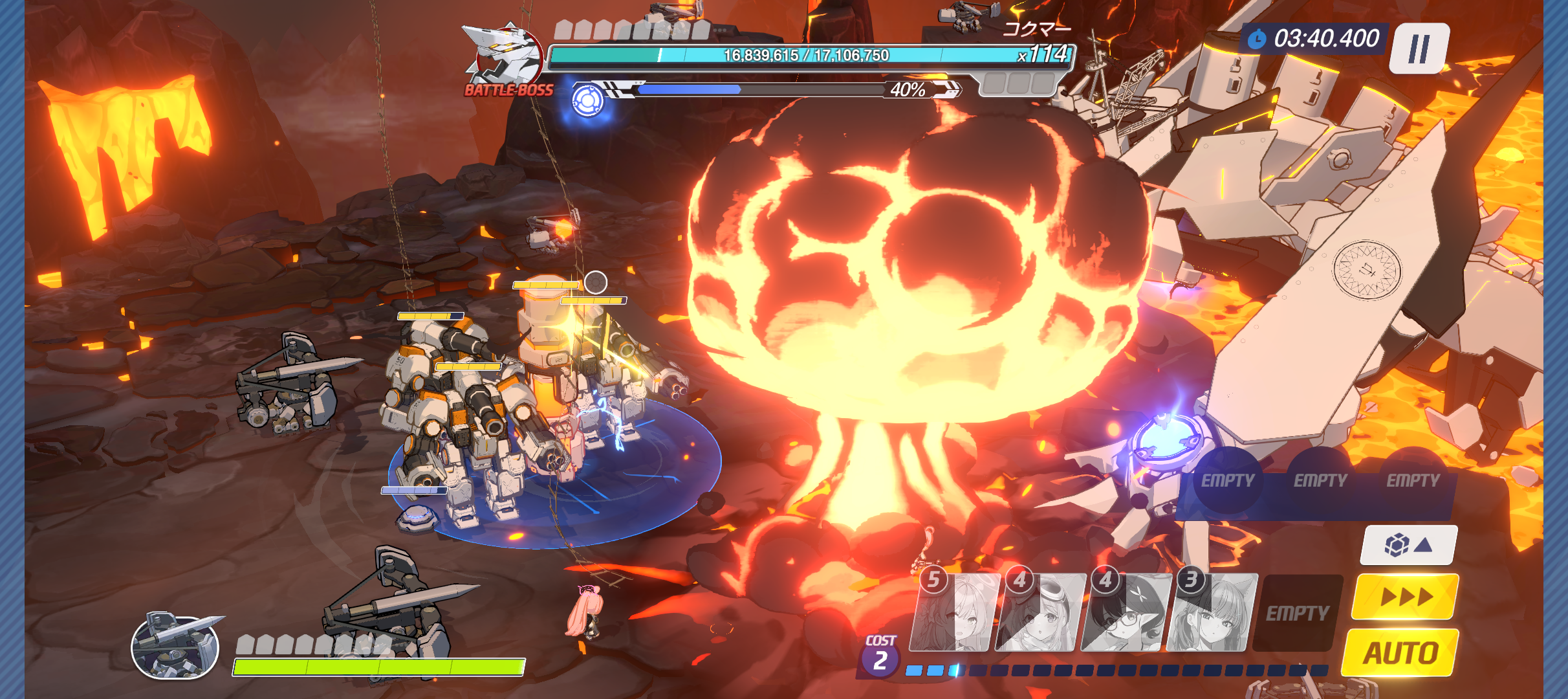Toggle AUTO battle mode
This screenshot has width=1568, height=699.
click(1400, 652)
